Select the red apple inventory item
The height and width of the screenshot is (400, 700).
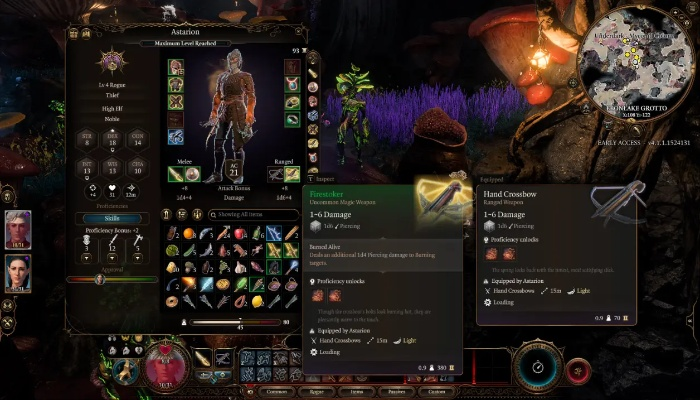coord(239,233)
